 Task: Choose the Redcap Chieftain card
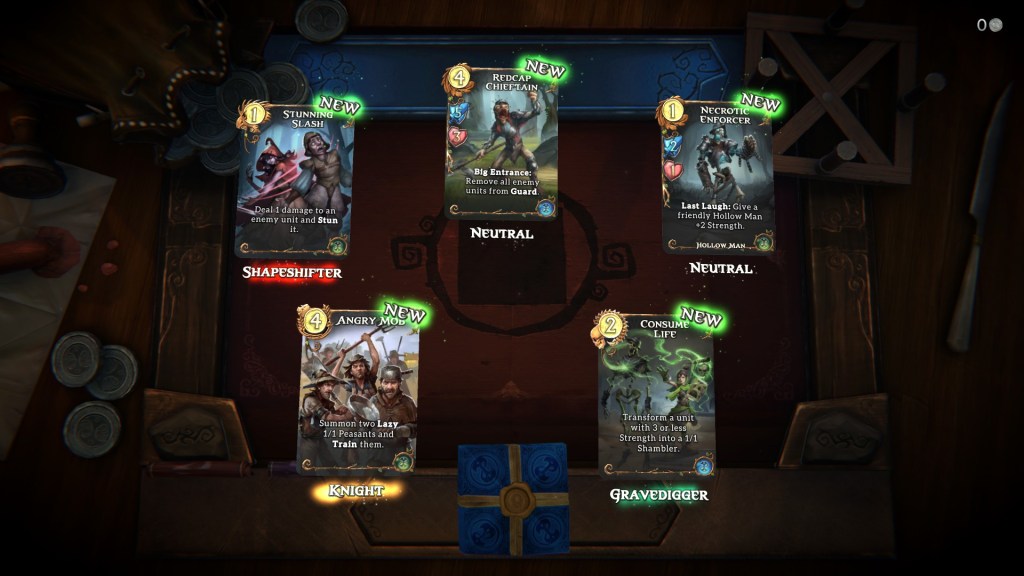pos(502,142)
